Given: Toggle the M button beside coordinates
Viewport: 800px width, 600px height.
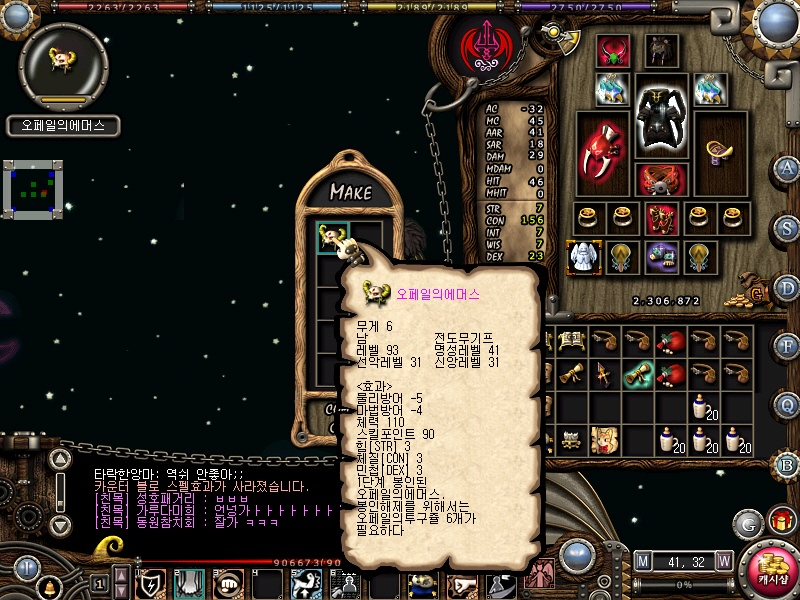Looking at the screenshot, I should point(642,561).
